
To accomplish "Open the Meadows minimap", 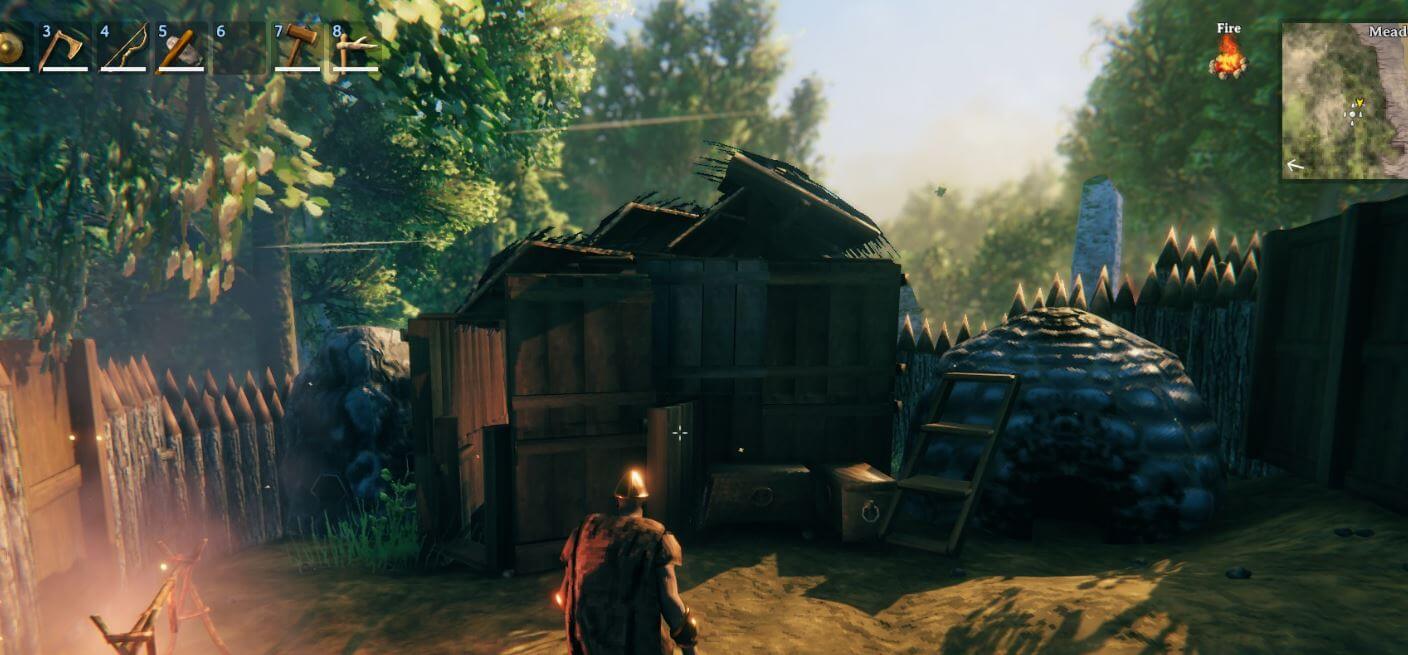I will point(1345,100).
